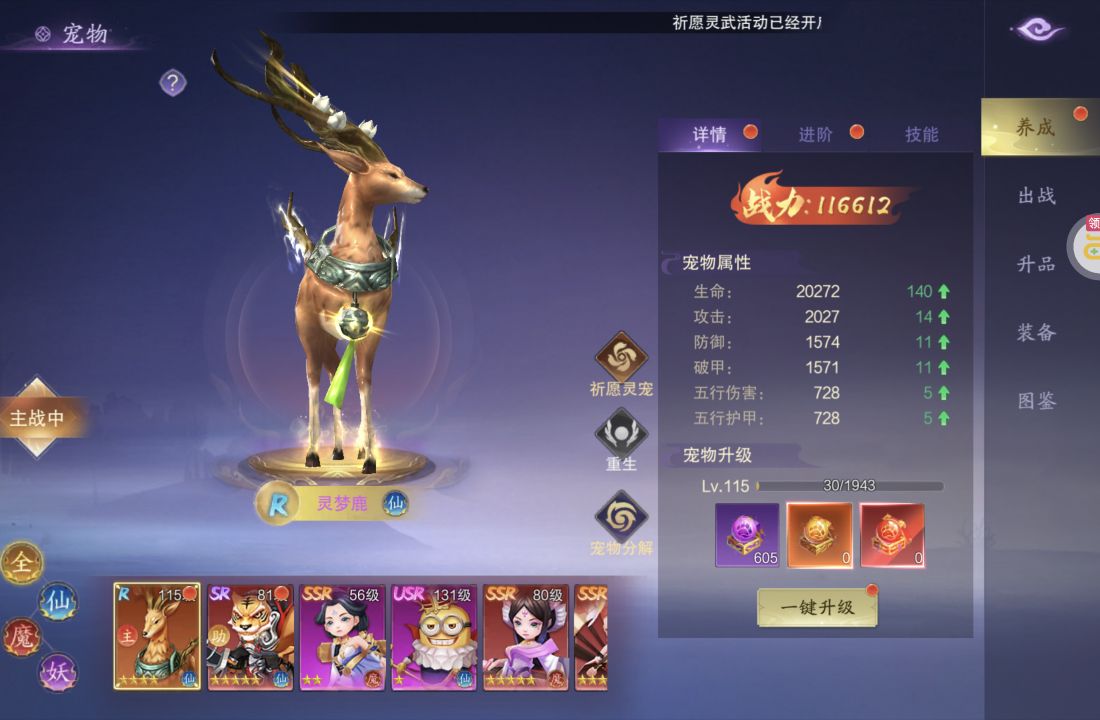The image size is (1100, 720).
Task: Show all pets with 全 filter
Action: pyautogui.click(x=20, y=564)
